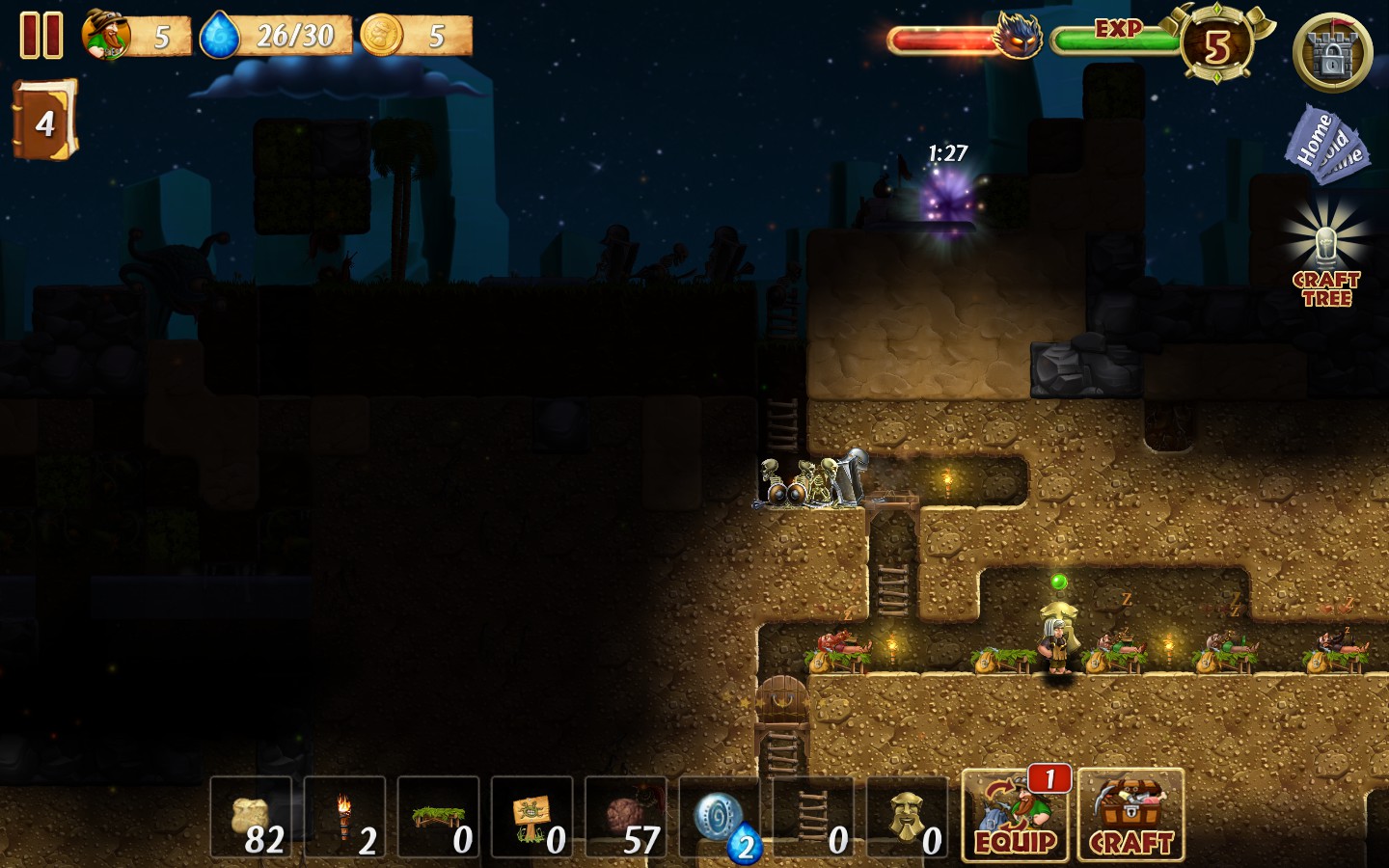Select the wooden warning sign slot
Screen dimensions: 1389x868
pyautogui.click(x=531, y=817)
